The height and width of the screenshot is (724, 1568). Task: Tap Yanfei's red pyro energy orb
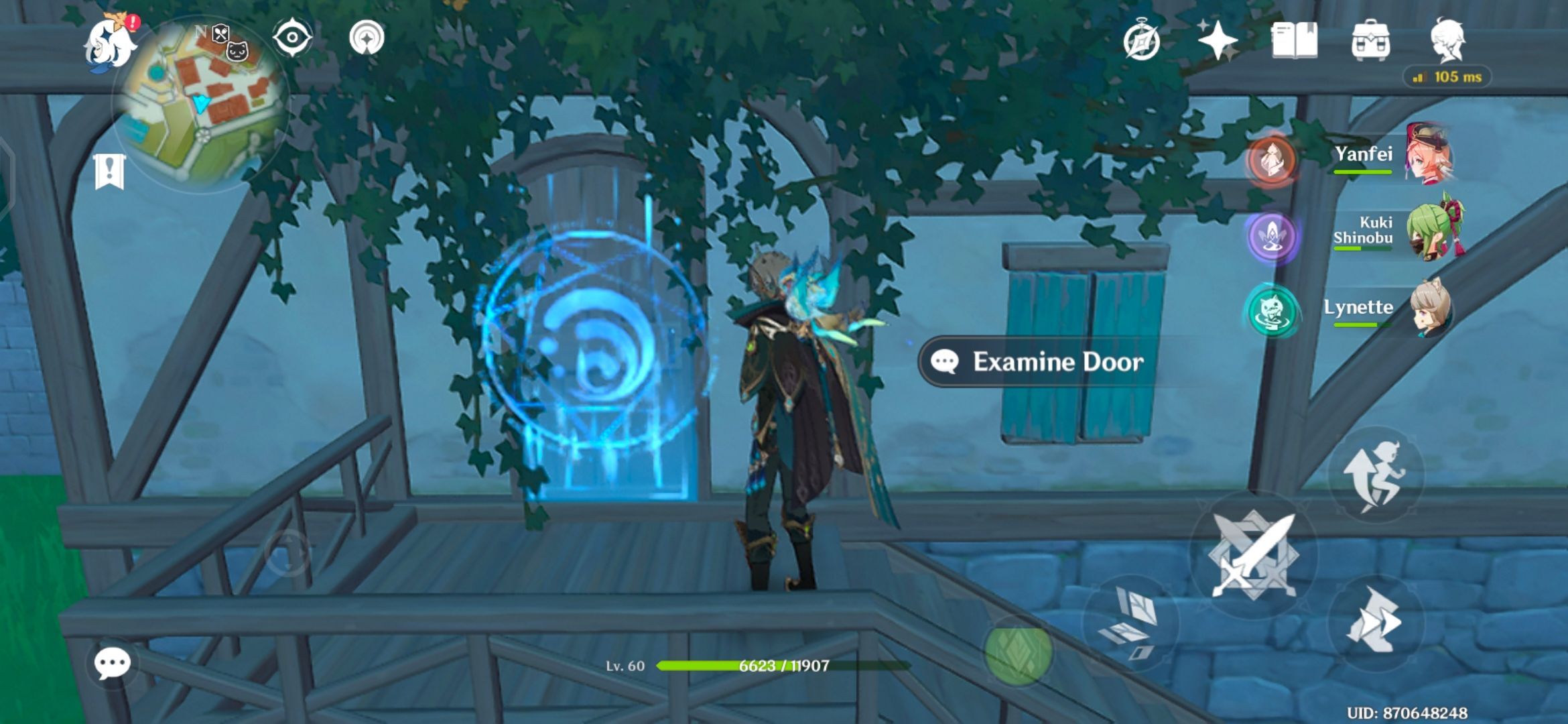[x=1273, y=159]
